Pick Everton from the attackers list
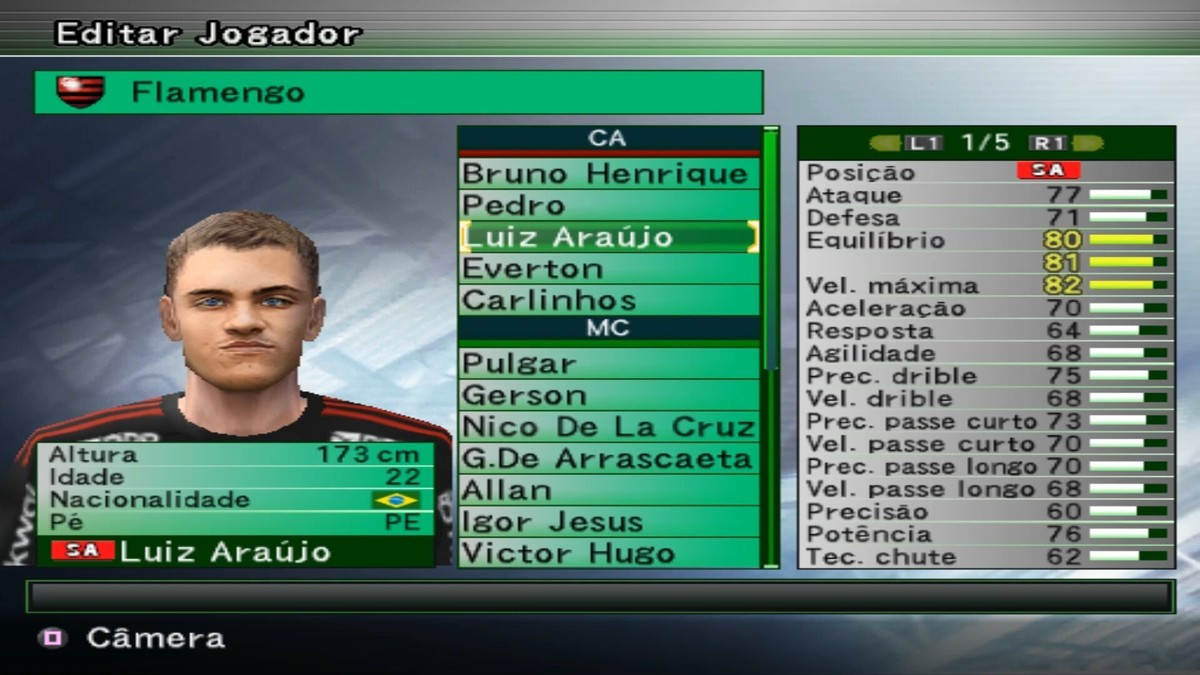The image size is (1200, 675). [607, 269]
